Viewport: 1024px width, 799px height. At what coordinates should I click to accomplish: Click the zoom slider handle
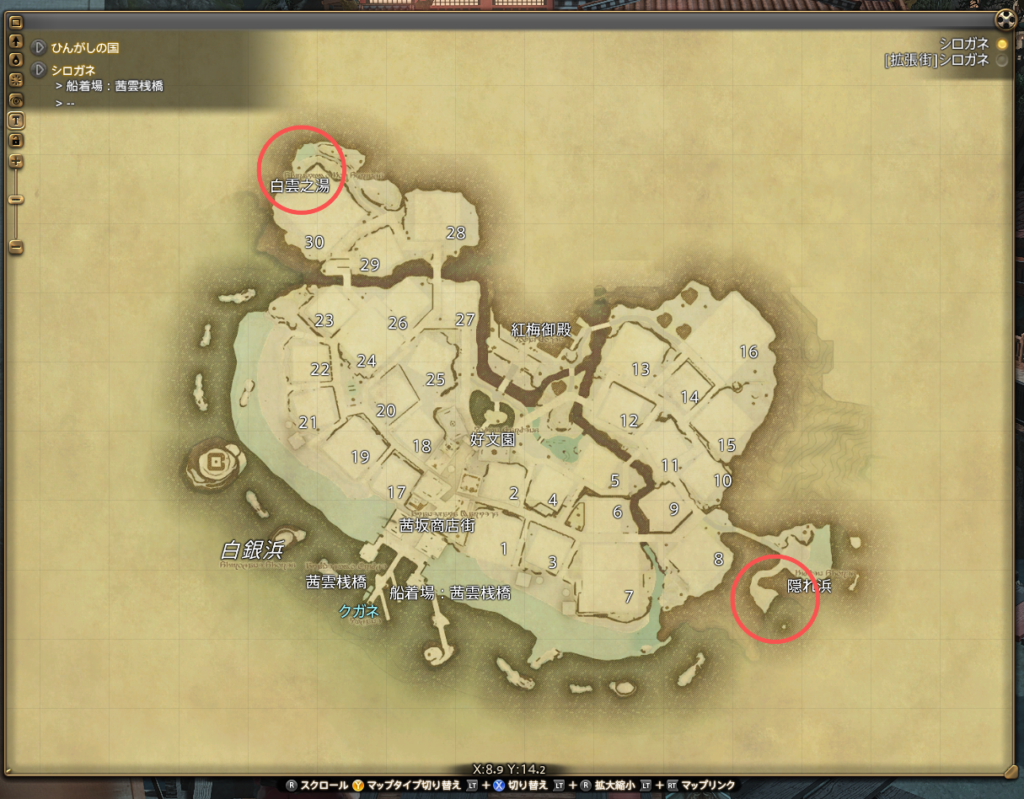click(16, 200)
